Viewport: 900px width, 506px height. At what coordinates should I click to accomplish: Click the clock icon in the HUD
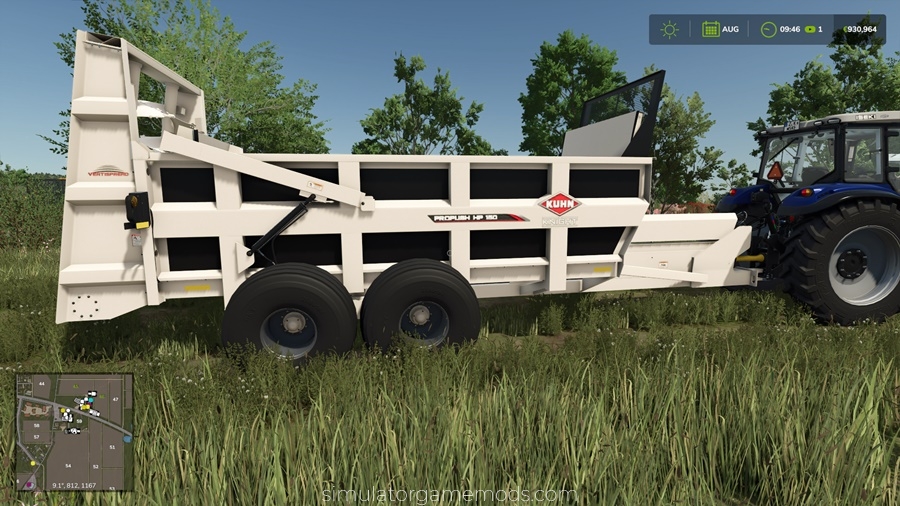[x=768, y=29]
